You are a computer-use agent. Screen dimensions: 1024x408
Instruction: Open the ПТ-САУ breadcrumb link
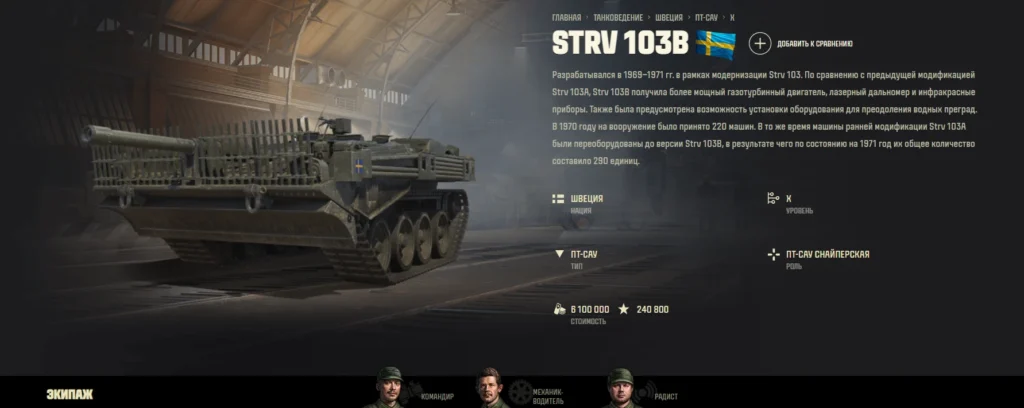pyautogui.click(x=706, y=17)
